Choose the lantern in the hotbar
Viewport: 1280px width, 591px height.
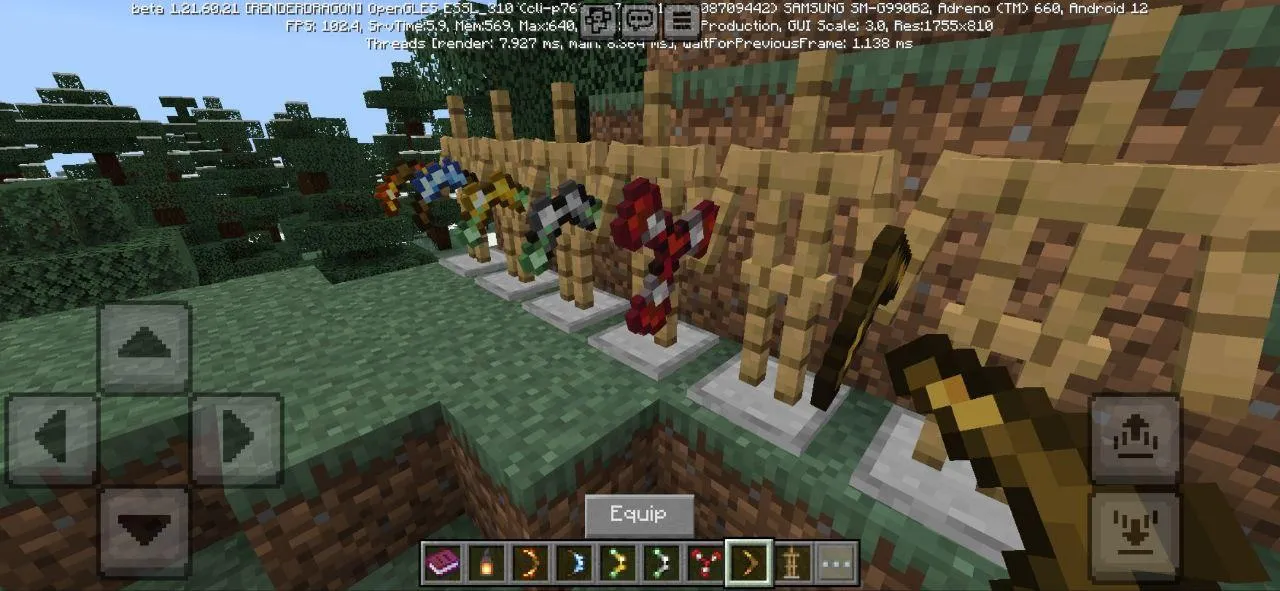click(x=485, y=565)
